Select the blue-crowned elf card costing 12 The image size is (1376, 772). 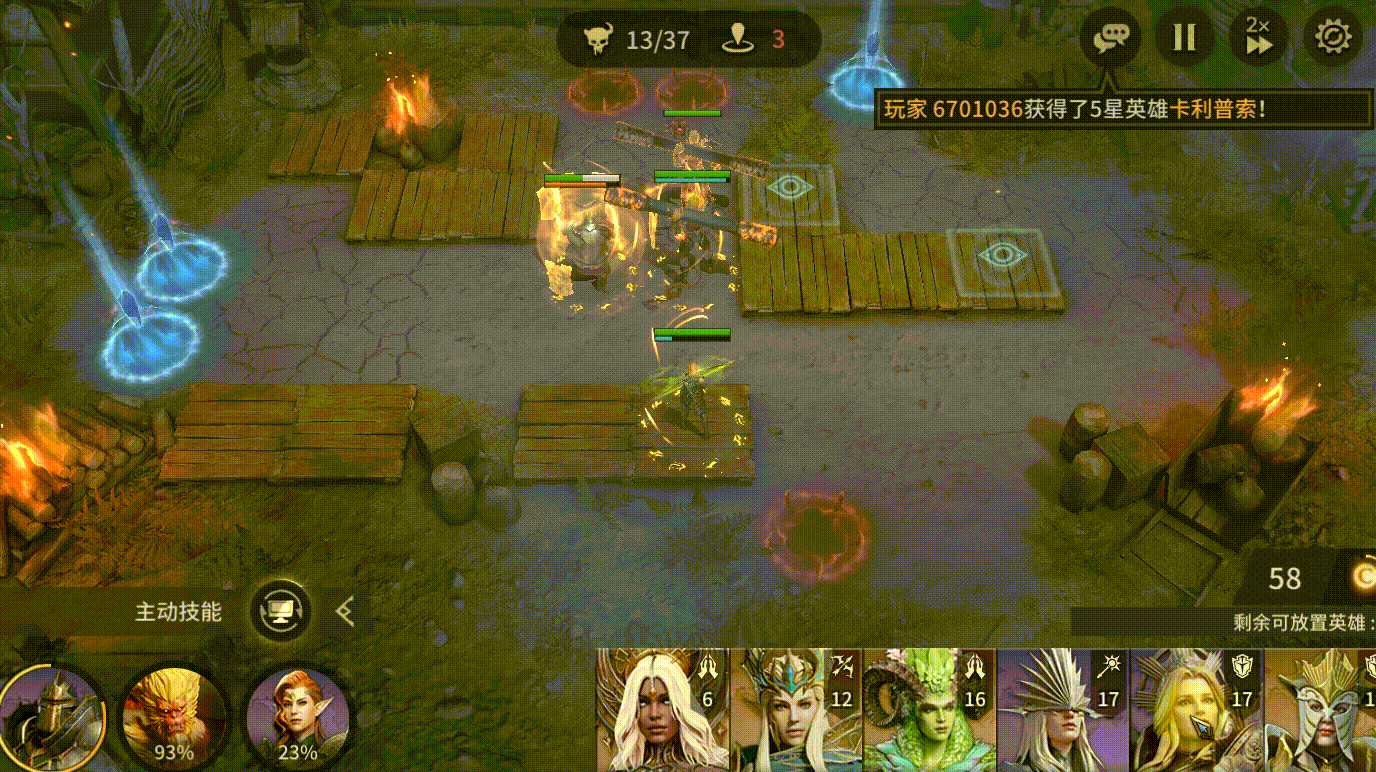pyautogui.click(x=796, y=710)
